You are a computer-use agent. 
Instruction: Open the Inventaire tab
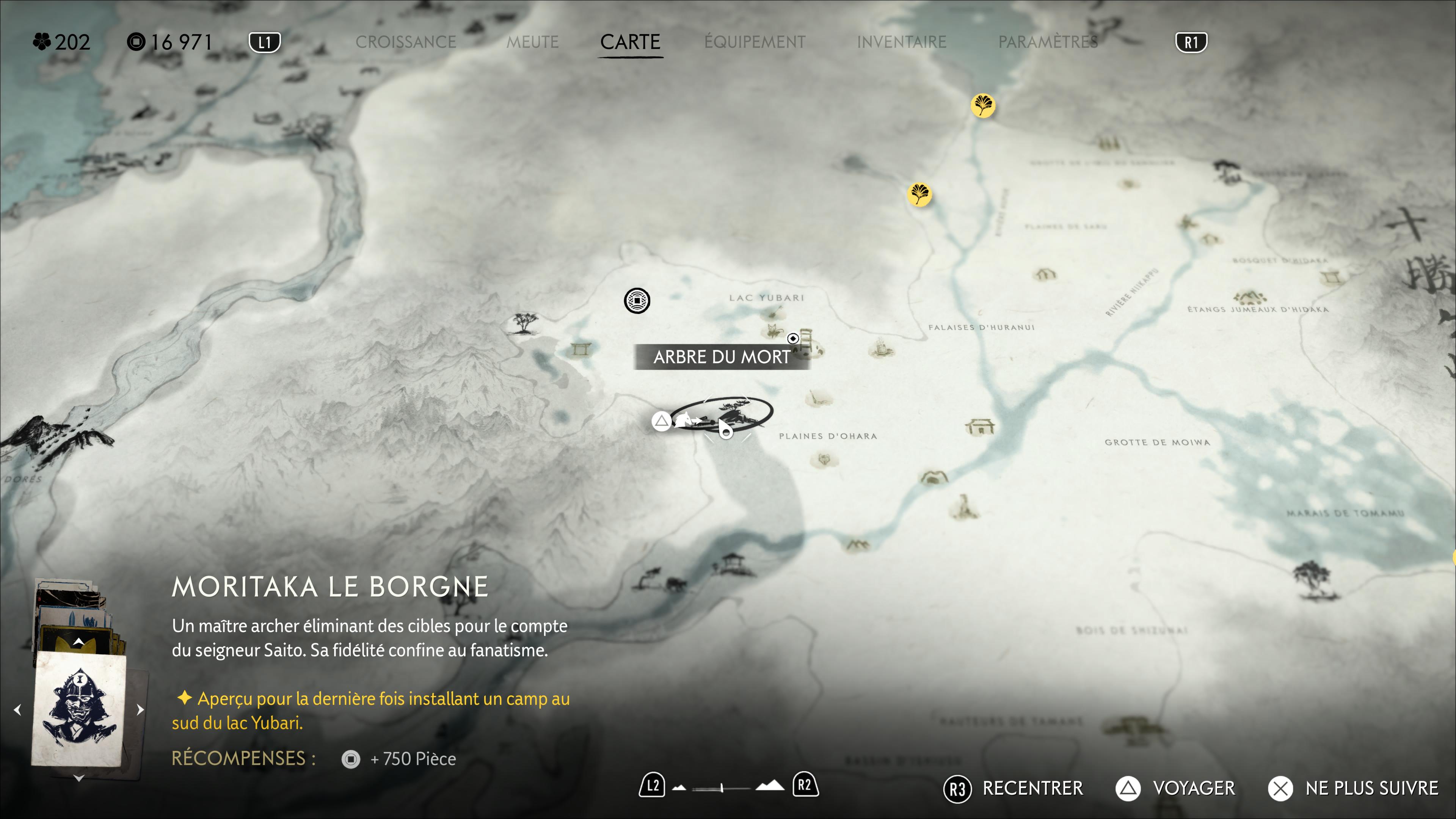pos(901,42)
